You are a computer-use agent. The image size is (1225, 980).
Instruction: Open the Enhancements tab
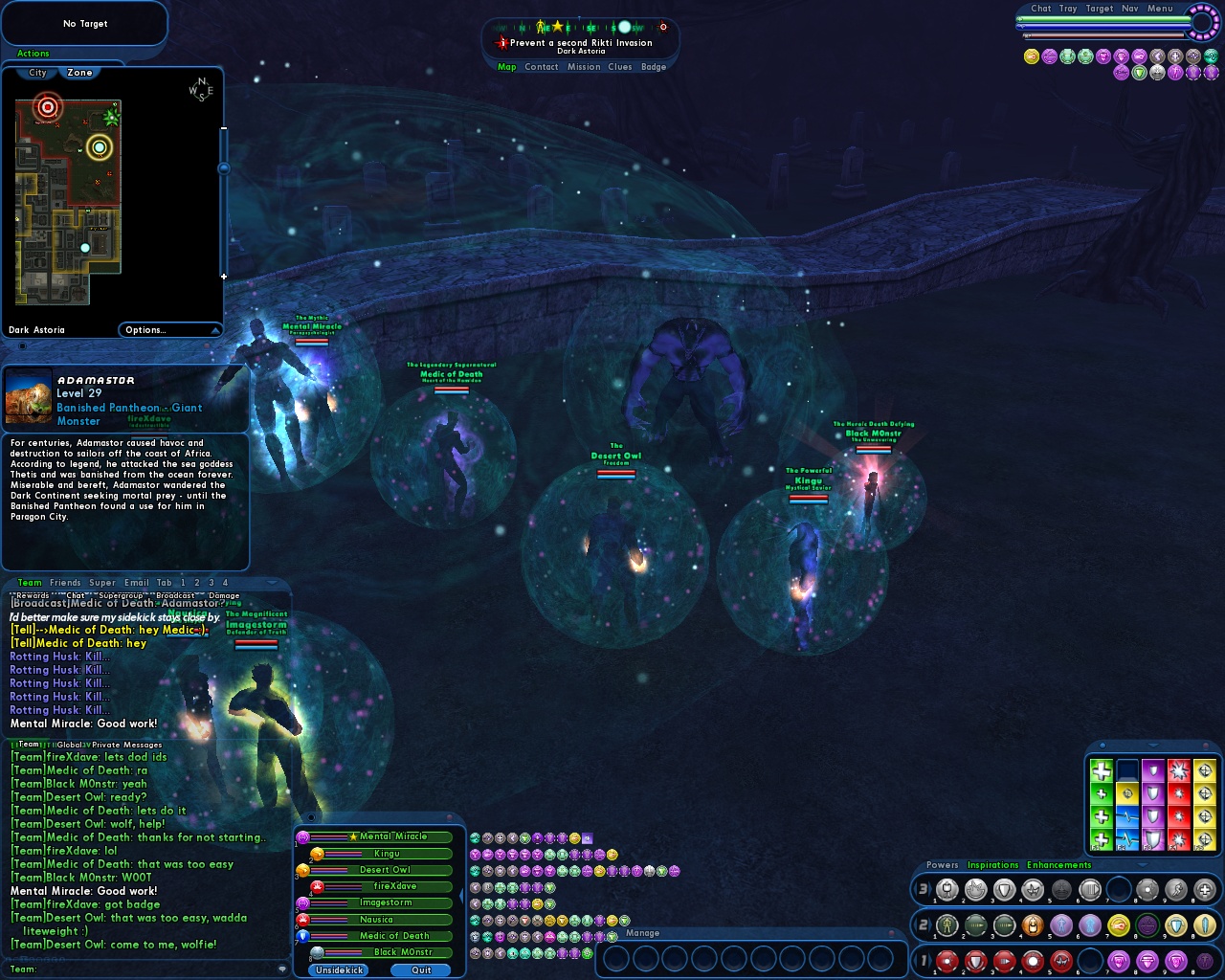tap(1058, 865)
